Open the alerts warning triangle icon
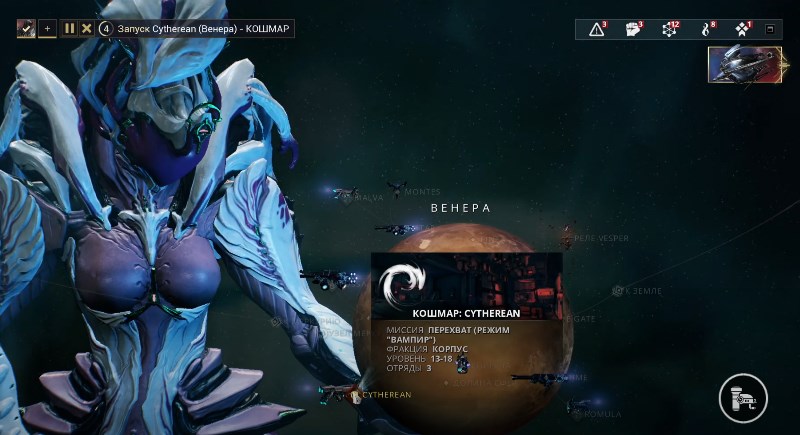Viewport: 800px width, 435px height. click(x=597, y=29)
